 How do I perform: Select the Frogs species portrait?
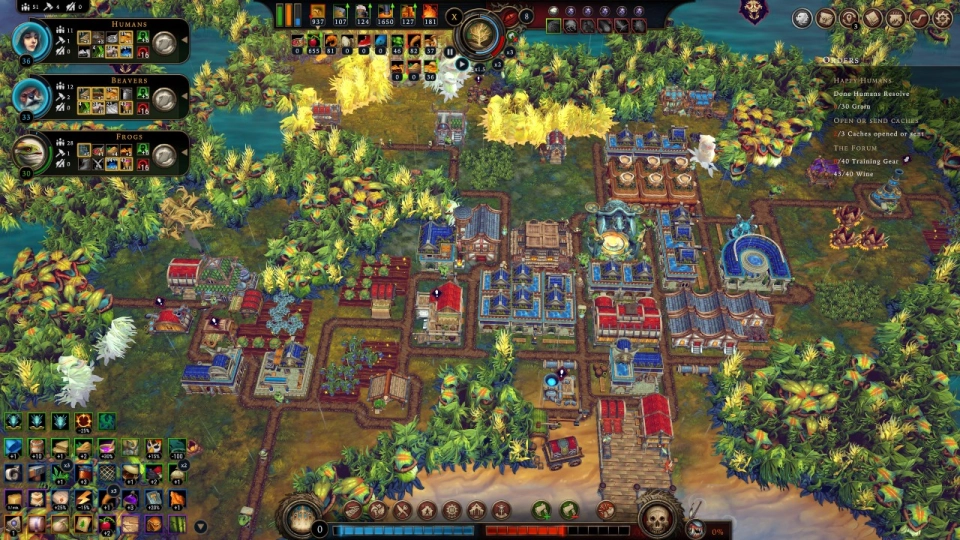(x=32, y=153)
